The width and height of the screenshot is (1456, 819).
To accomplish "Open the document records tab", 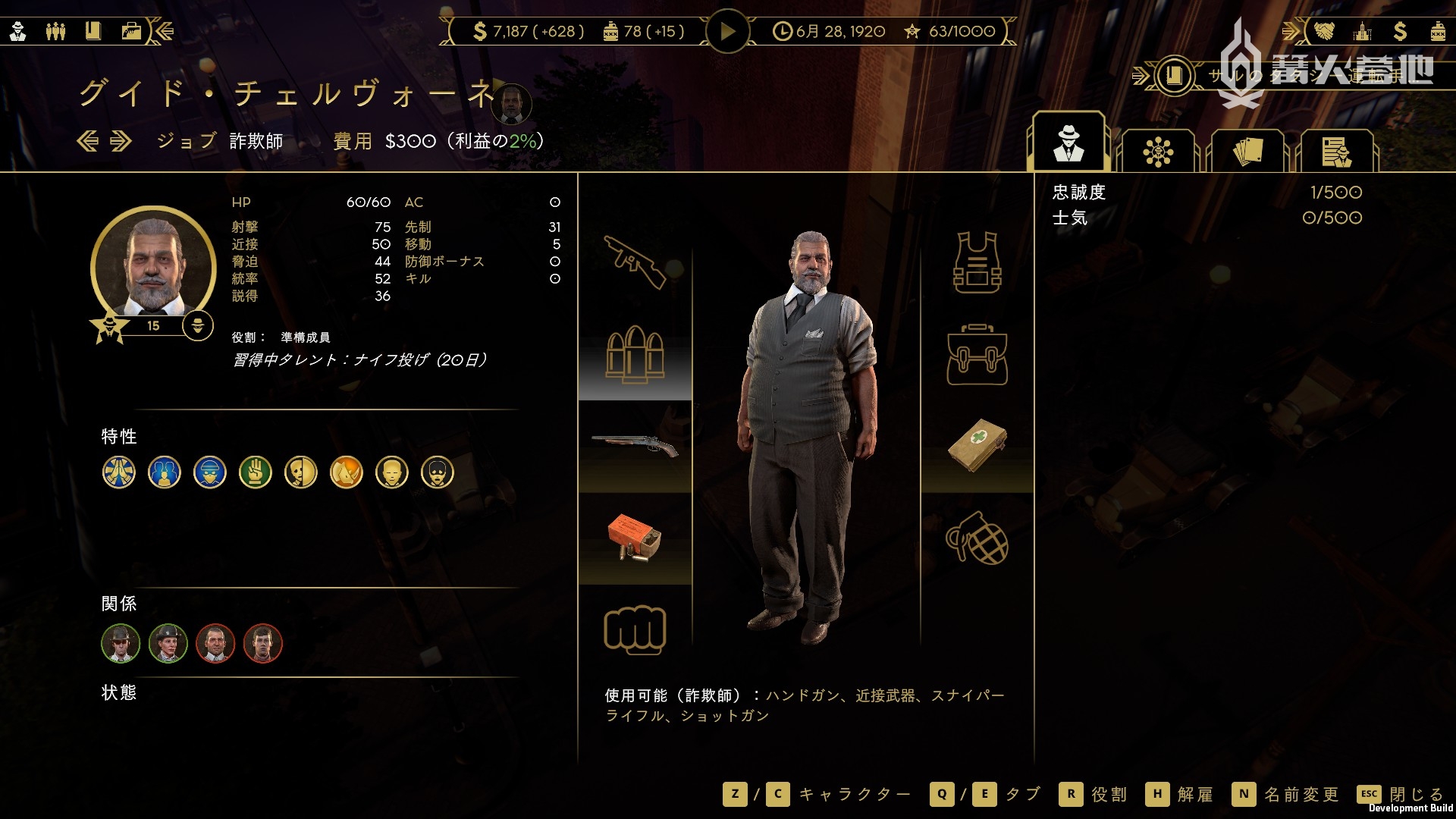I will 1336,152.
